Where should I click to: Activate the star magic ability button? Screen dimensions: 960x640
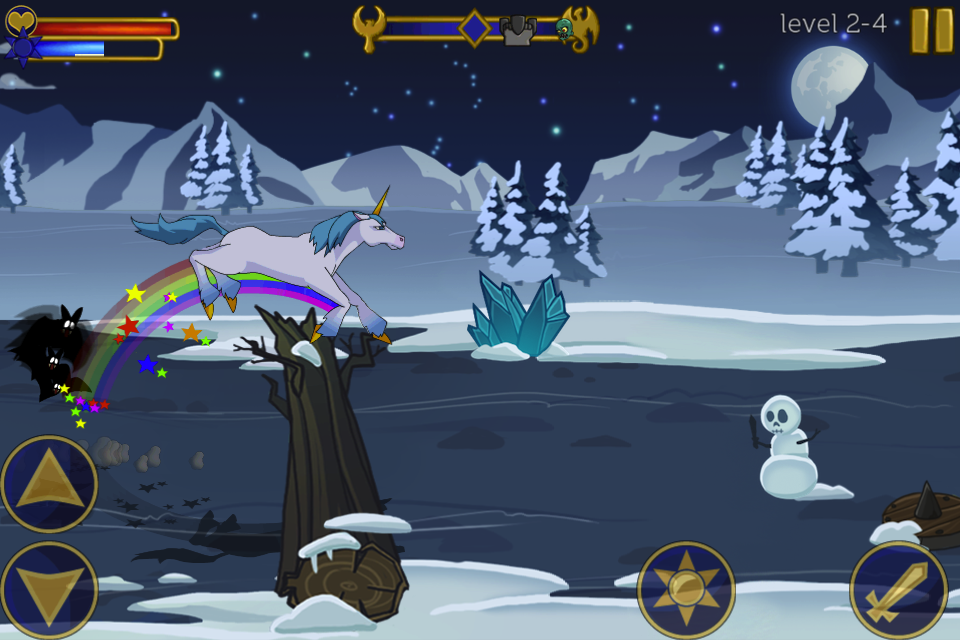686,590
